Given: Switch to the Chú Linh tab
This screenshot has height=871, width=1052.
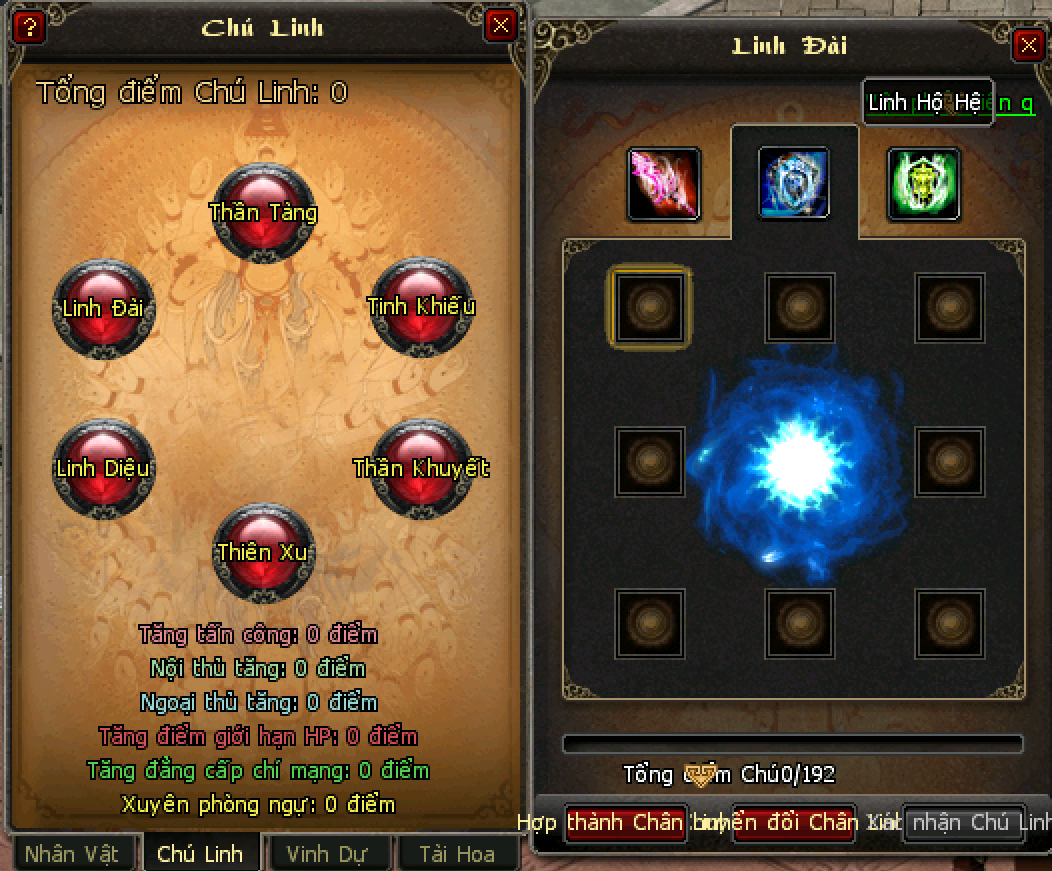Looking at the screenshot, I should (x=201, y=854).
